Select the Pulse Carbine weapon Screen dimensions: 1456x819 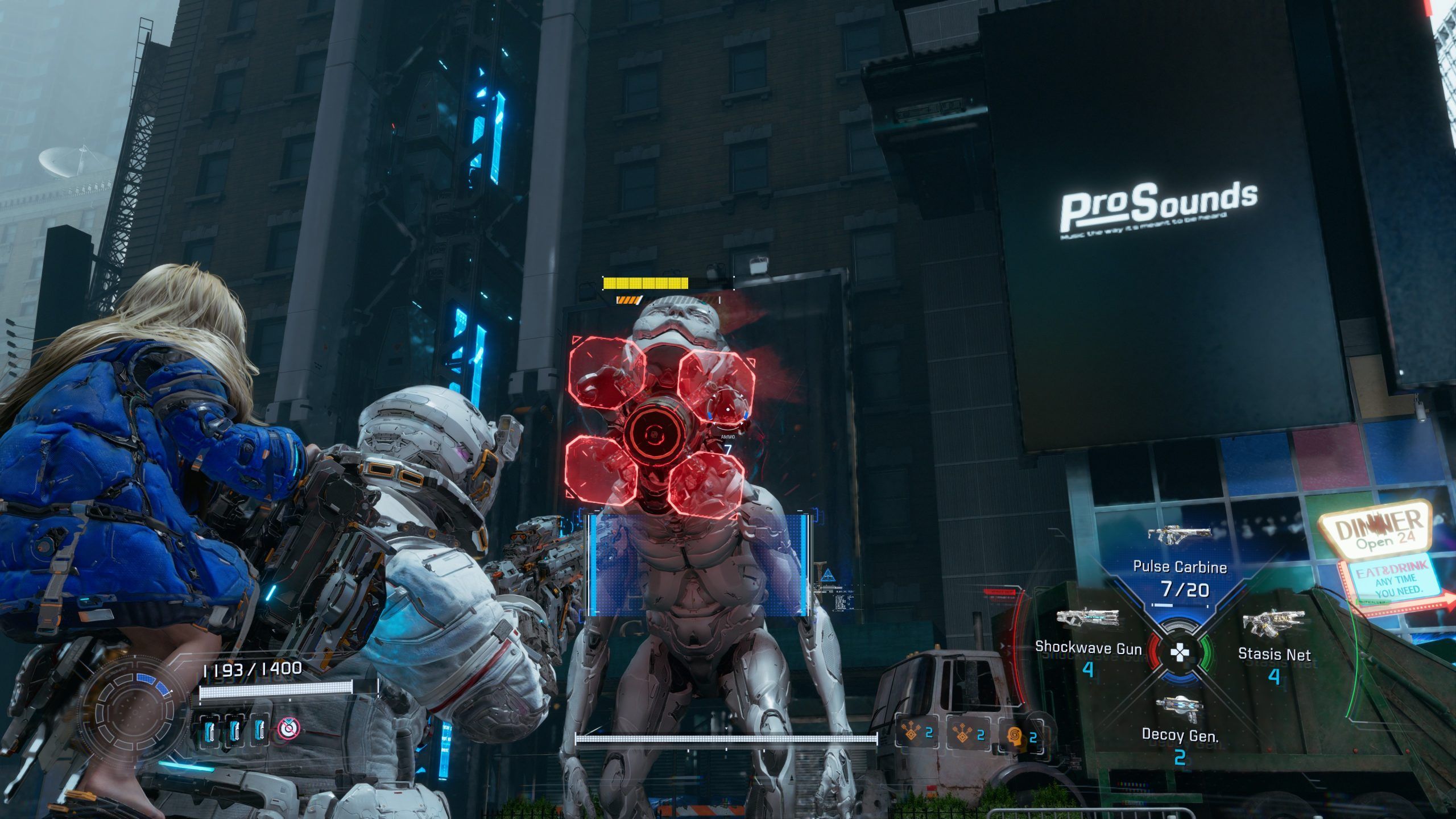1180,535
